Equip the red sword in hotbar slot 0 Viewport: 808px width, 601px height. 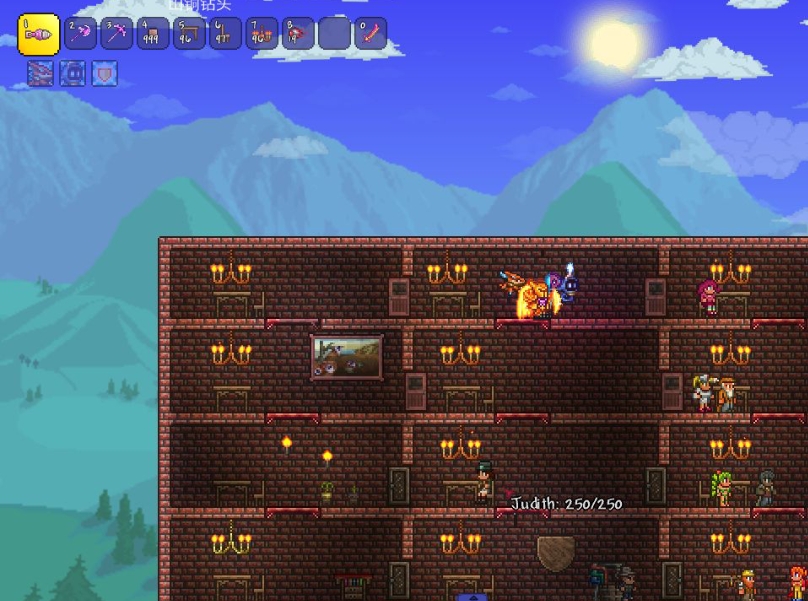coord(370,34)
